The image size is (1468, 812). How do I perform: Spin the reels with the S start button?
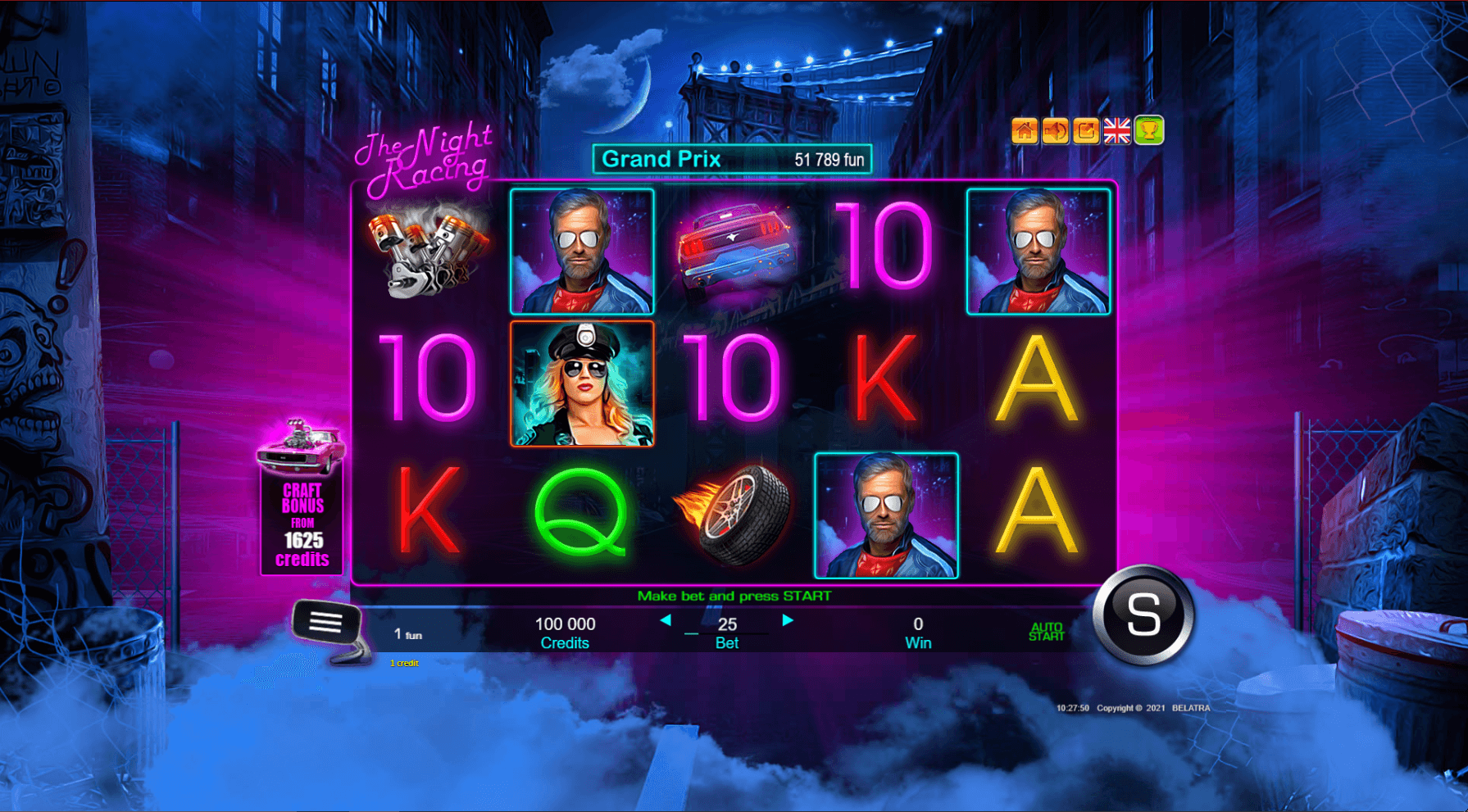point(1143,615)
